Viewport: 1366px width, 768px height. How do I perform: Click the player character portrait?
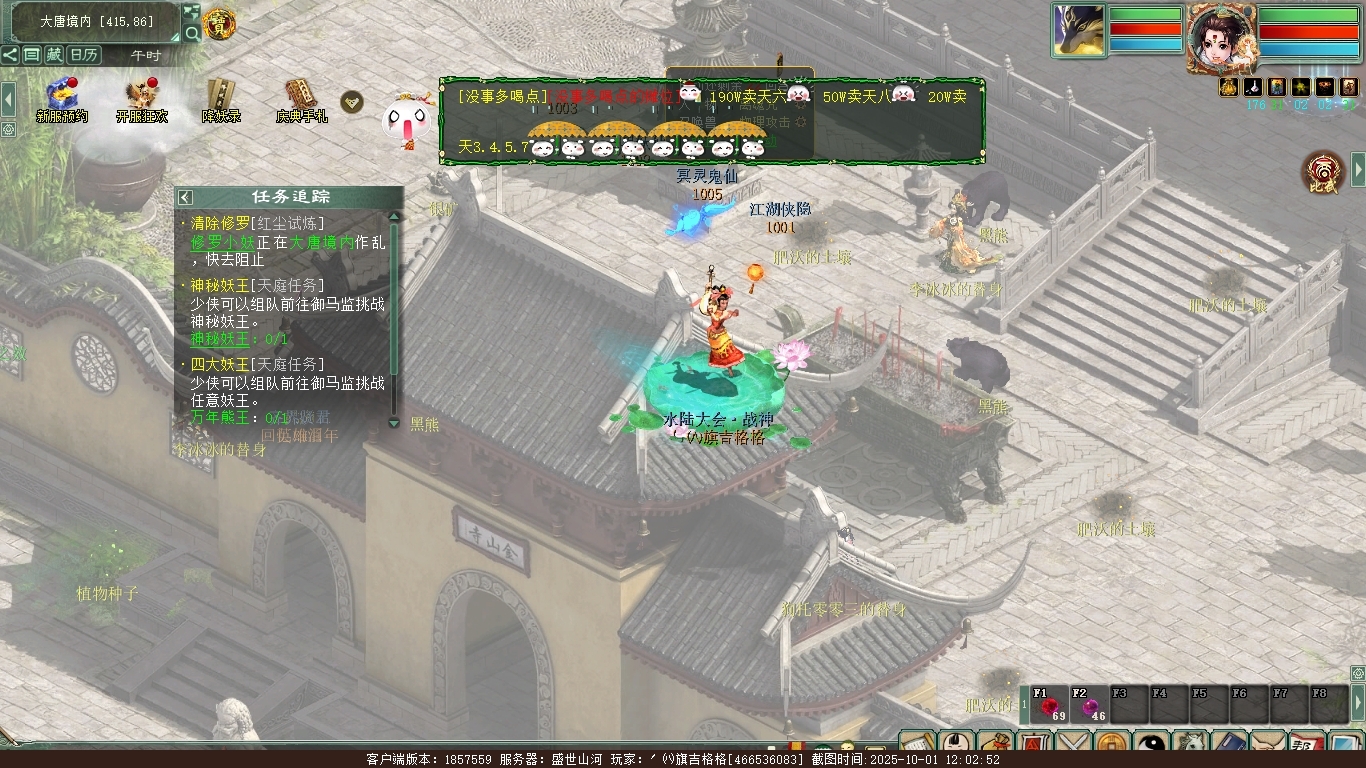click(1220, 37)
